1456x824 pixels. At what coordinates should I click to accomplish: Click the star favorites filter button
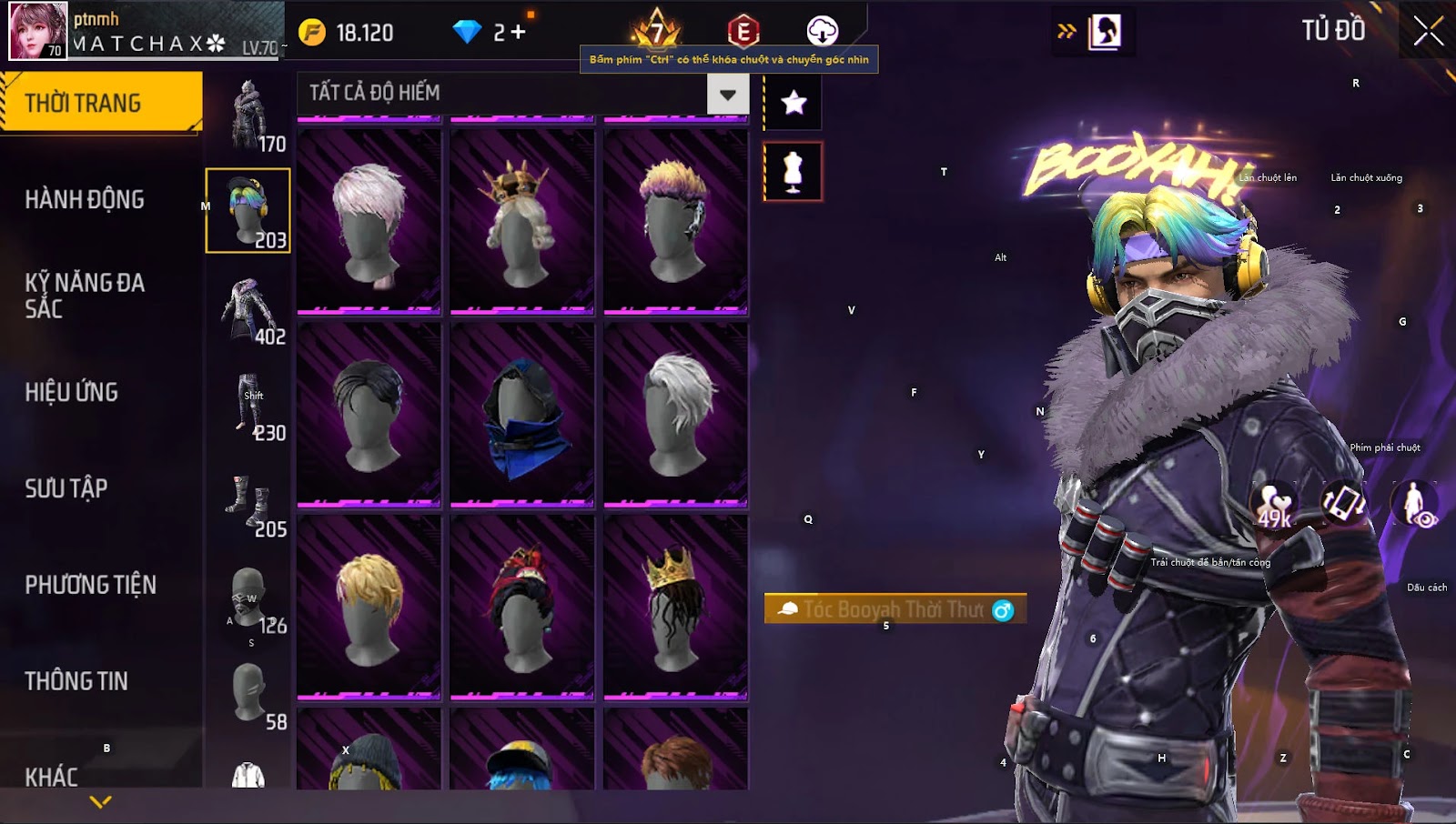794,102
